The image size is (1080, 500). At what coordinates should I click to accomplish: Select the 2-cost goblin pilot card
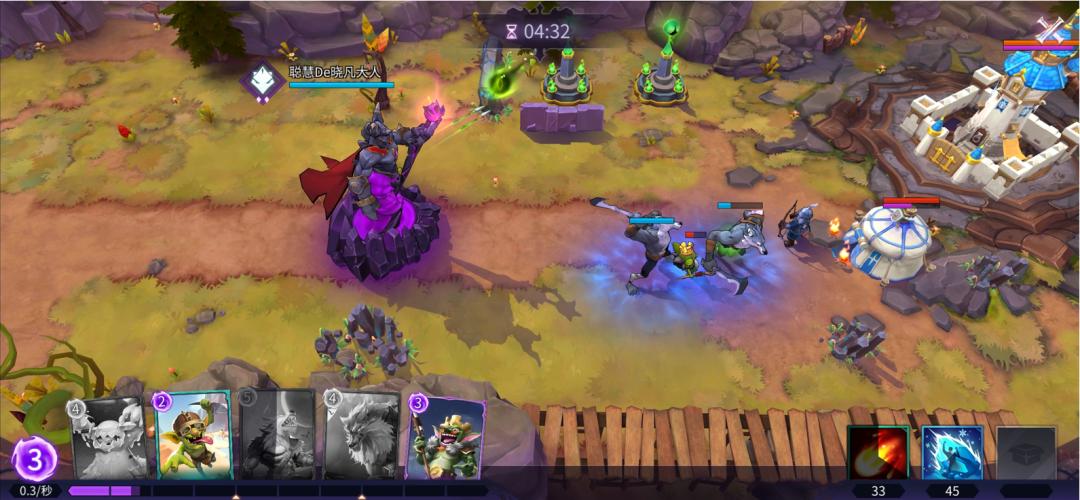pyautogui.click(x=193, y=435)
